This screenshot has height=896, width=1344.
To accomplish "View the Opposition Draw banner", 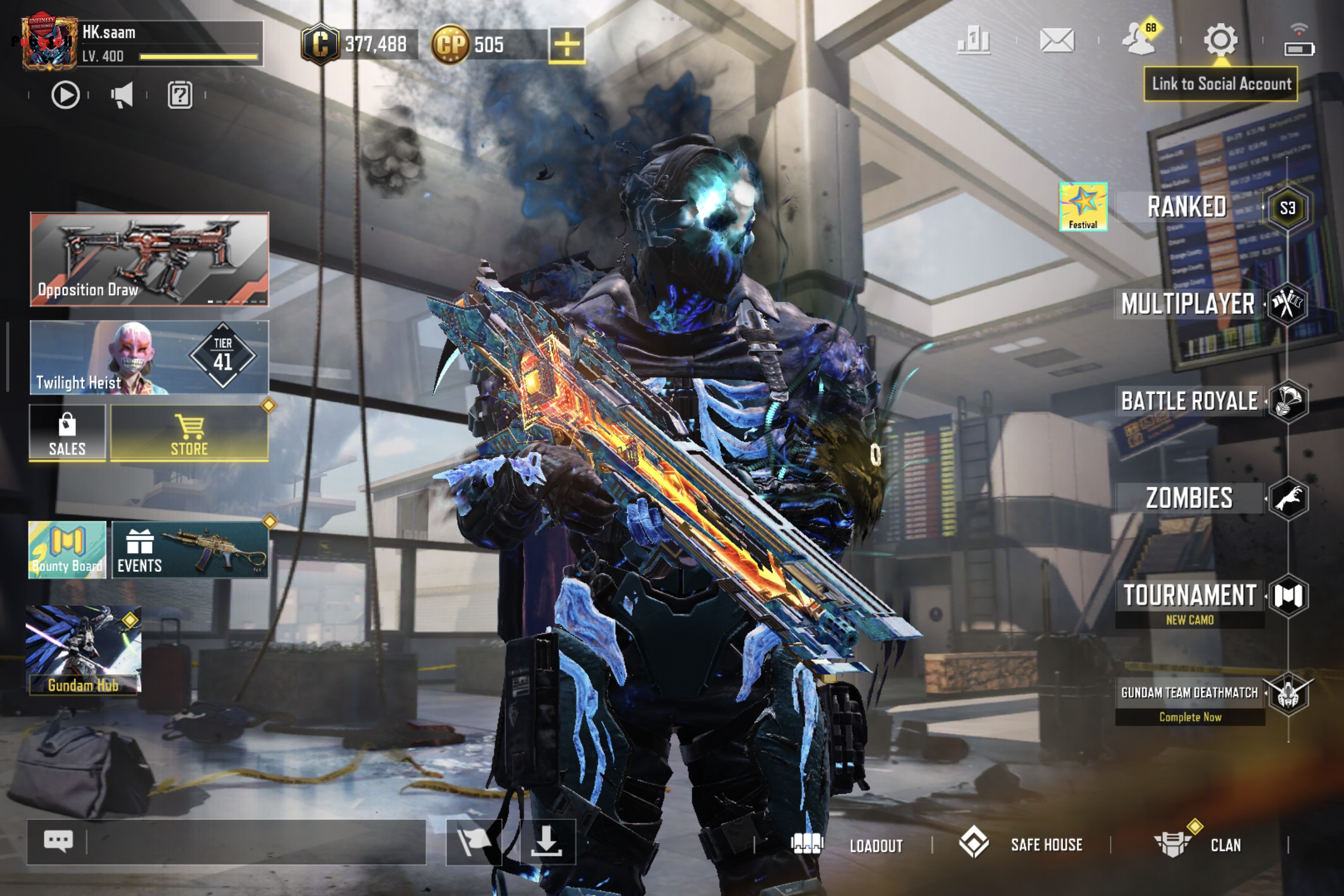I will point(149,260).
